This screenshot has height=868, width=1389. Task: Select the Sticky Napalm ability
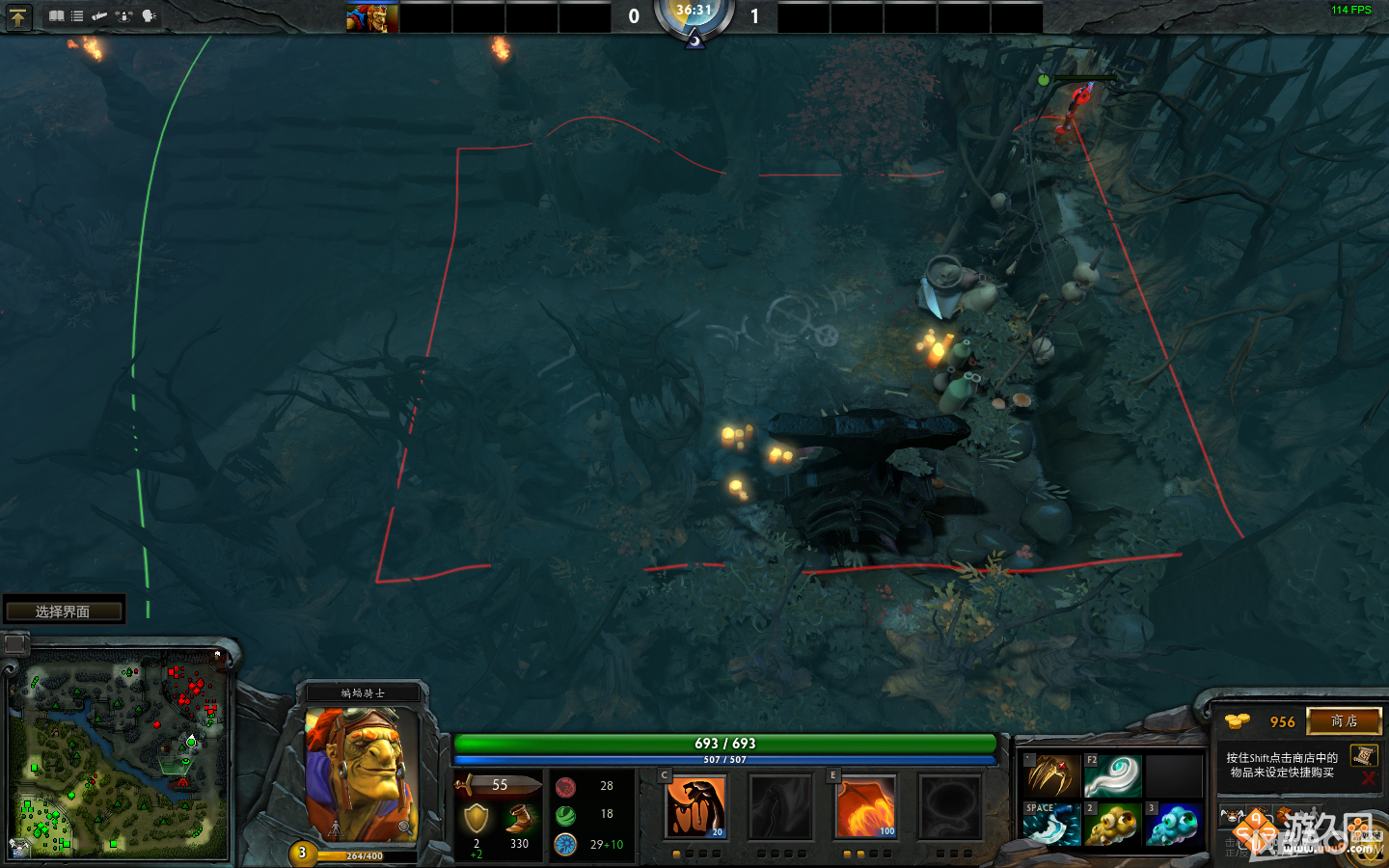(x=696, y=806)
